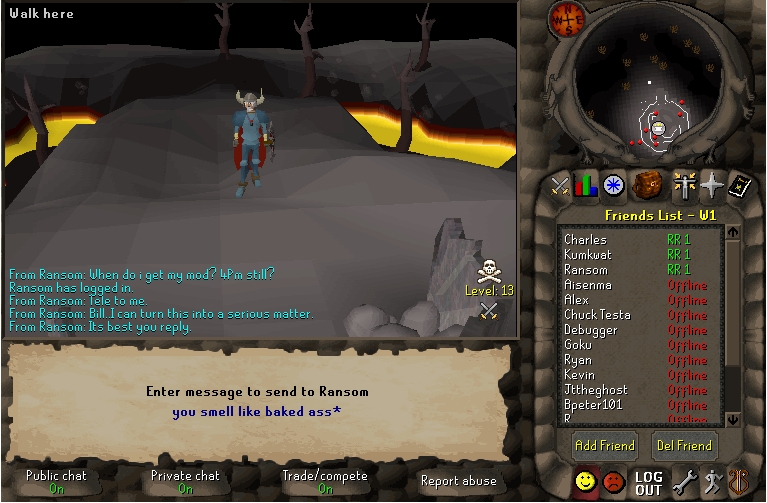Click the LOG OUT button
Viewport: 767px width, 503px height.
(648, 483)
